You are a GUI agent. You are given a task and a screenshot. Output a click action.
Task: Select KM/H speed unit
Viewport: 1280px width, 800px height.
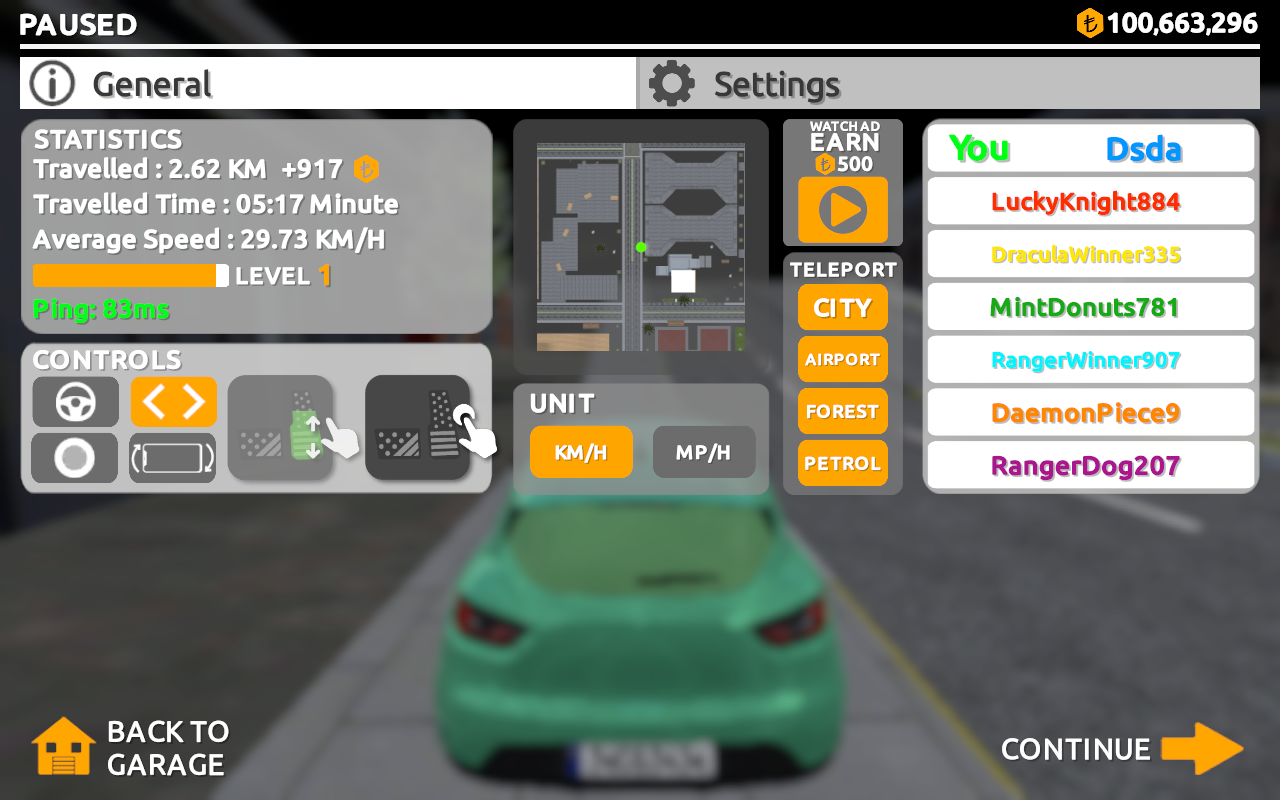pos(581,452)
